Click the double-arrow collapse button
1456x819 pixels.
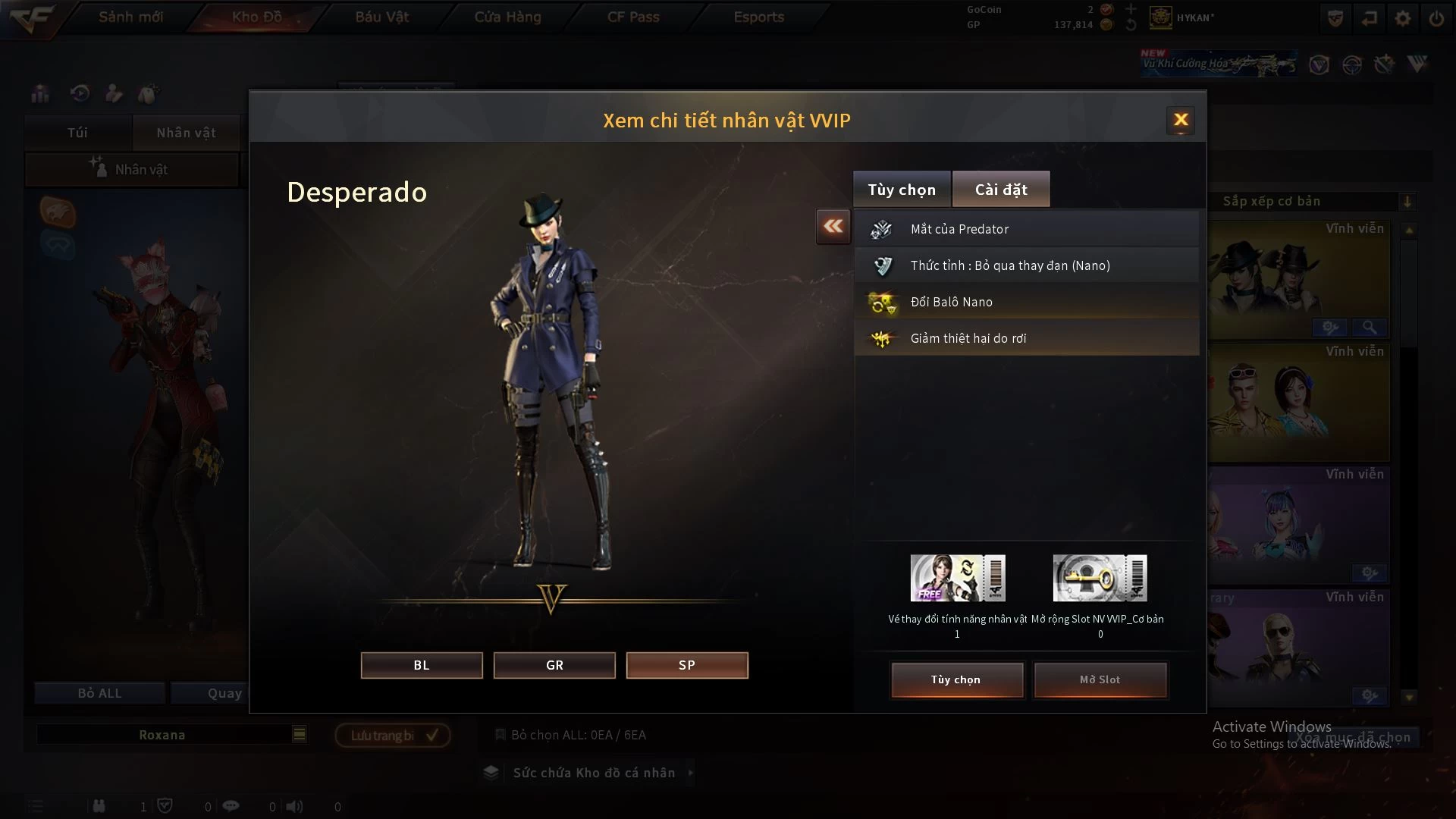(833, 226)
